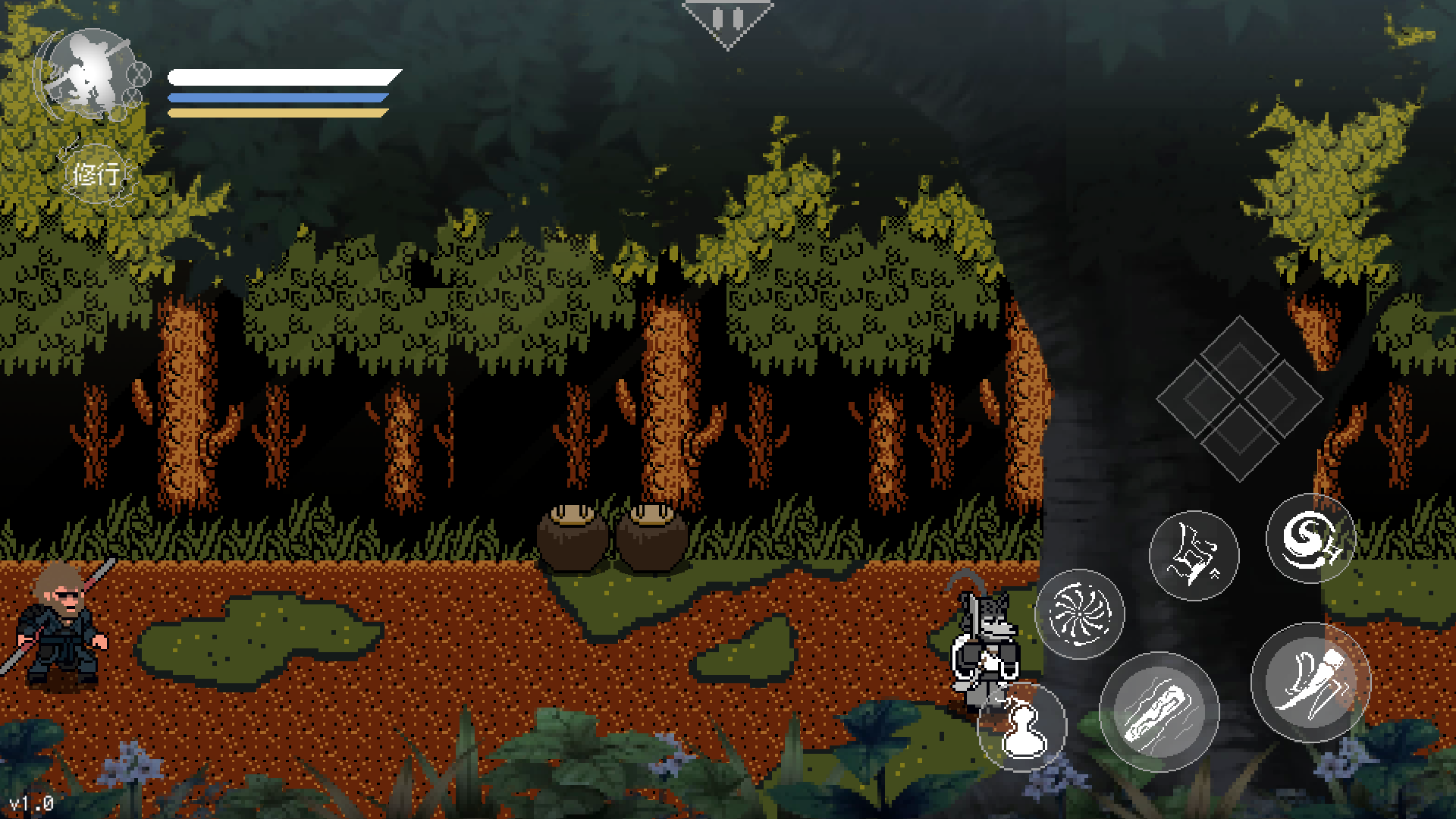Trigger the cloud swirl spell
The height and width of the screenshot is (819, 1456).
click(x=1310, y=538)
